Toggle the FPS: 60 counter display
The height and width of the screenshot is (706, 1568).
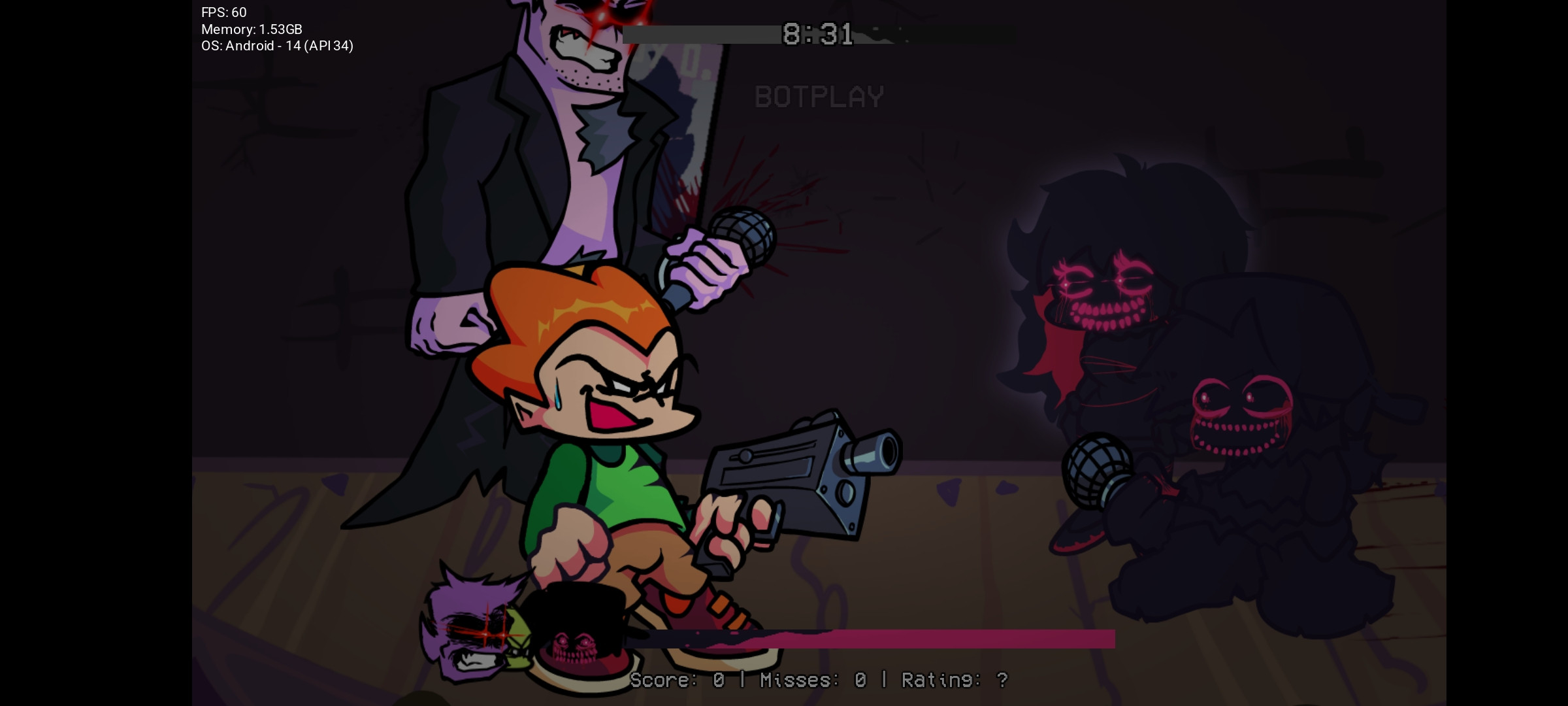(x=223, y=12)
